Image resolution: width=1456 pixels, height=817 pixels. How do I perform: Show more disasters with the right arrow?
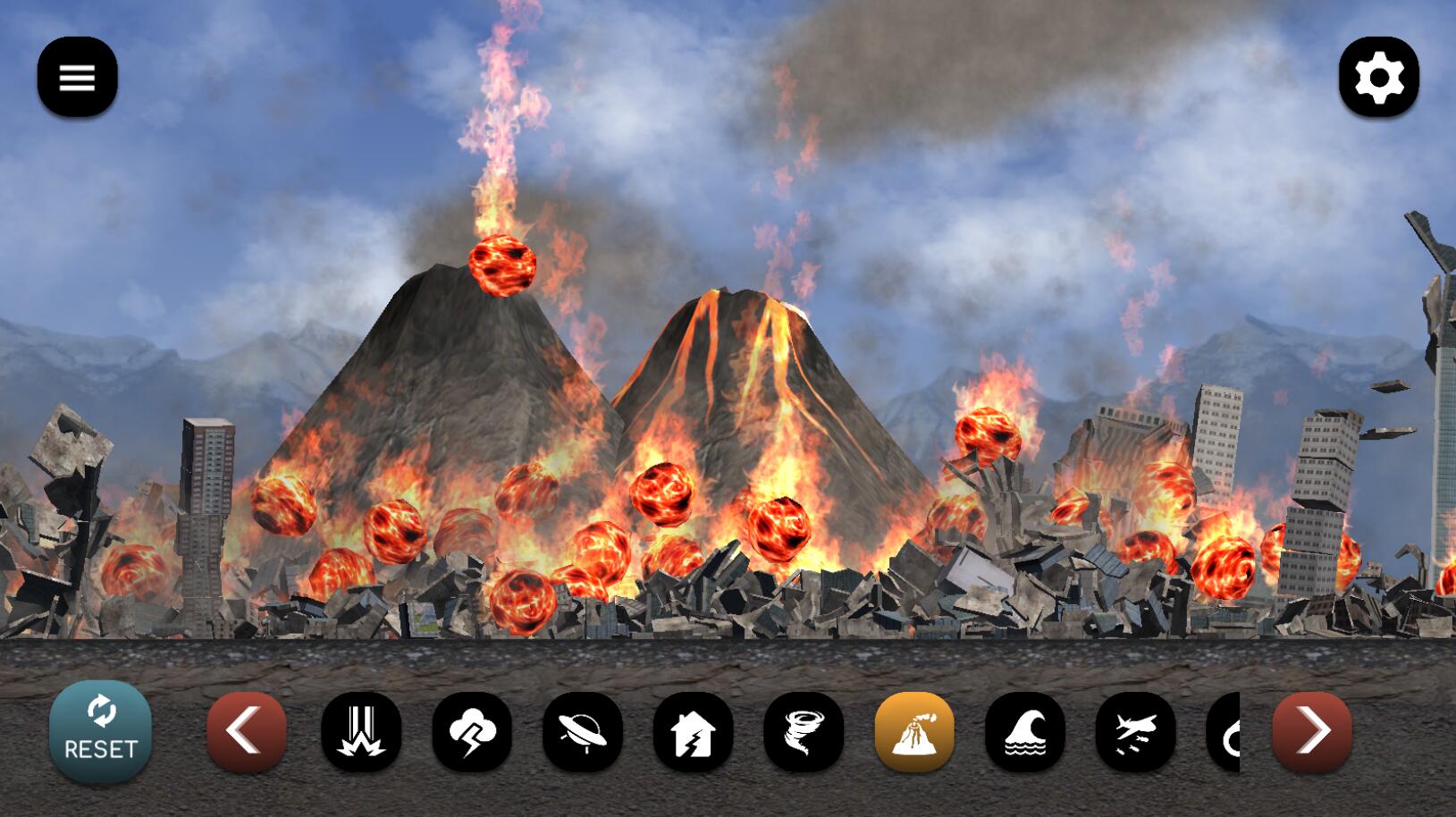tap(1311, 731)
